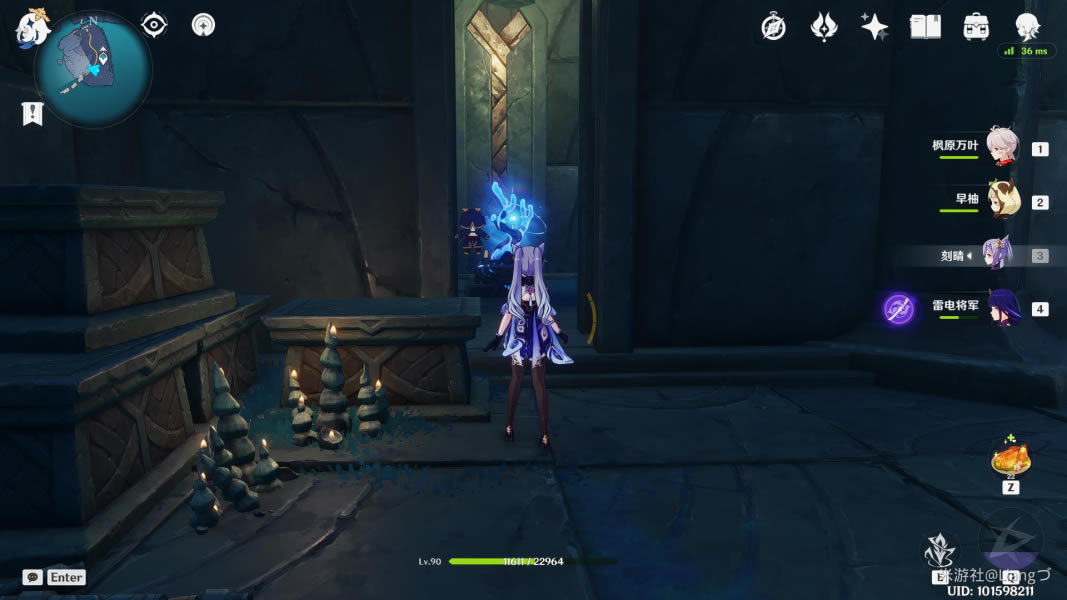Toggle the eye-shaped elemental sight icon
Image resolution: width=1067 pixels, height=600 pixels.
(x=154, y=25)
